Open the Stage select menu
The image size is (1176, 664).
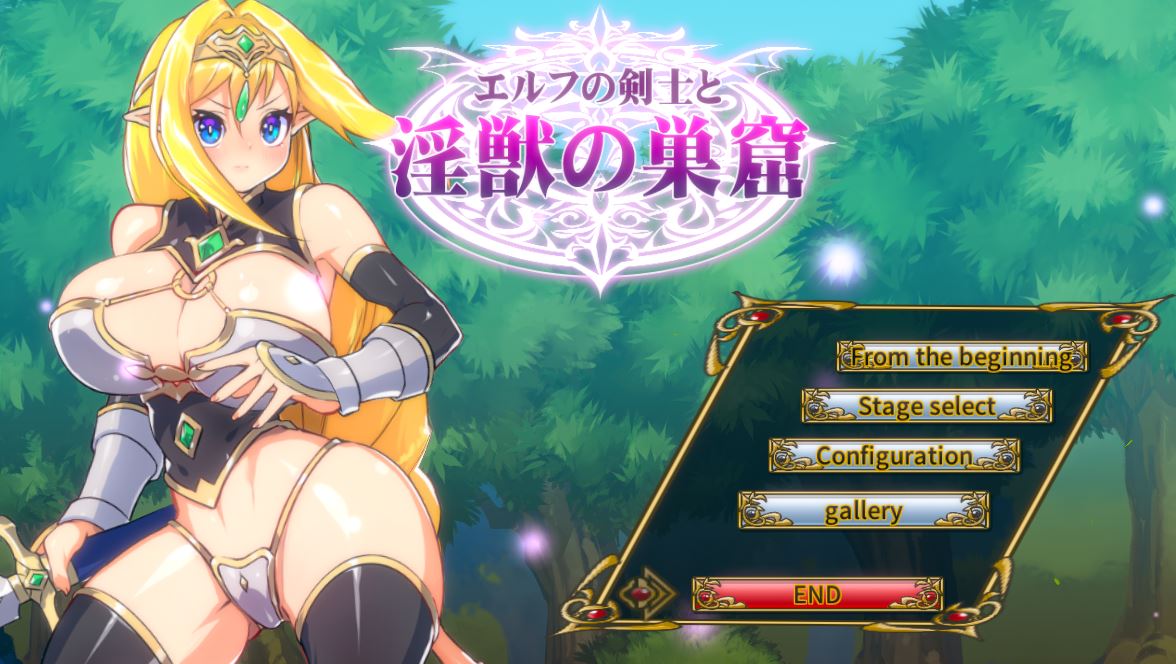click(927, 406)
